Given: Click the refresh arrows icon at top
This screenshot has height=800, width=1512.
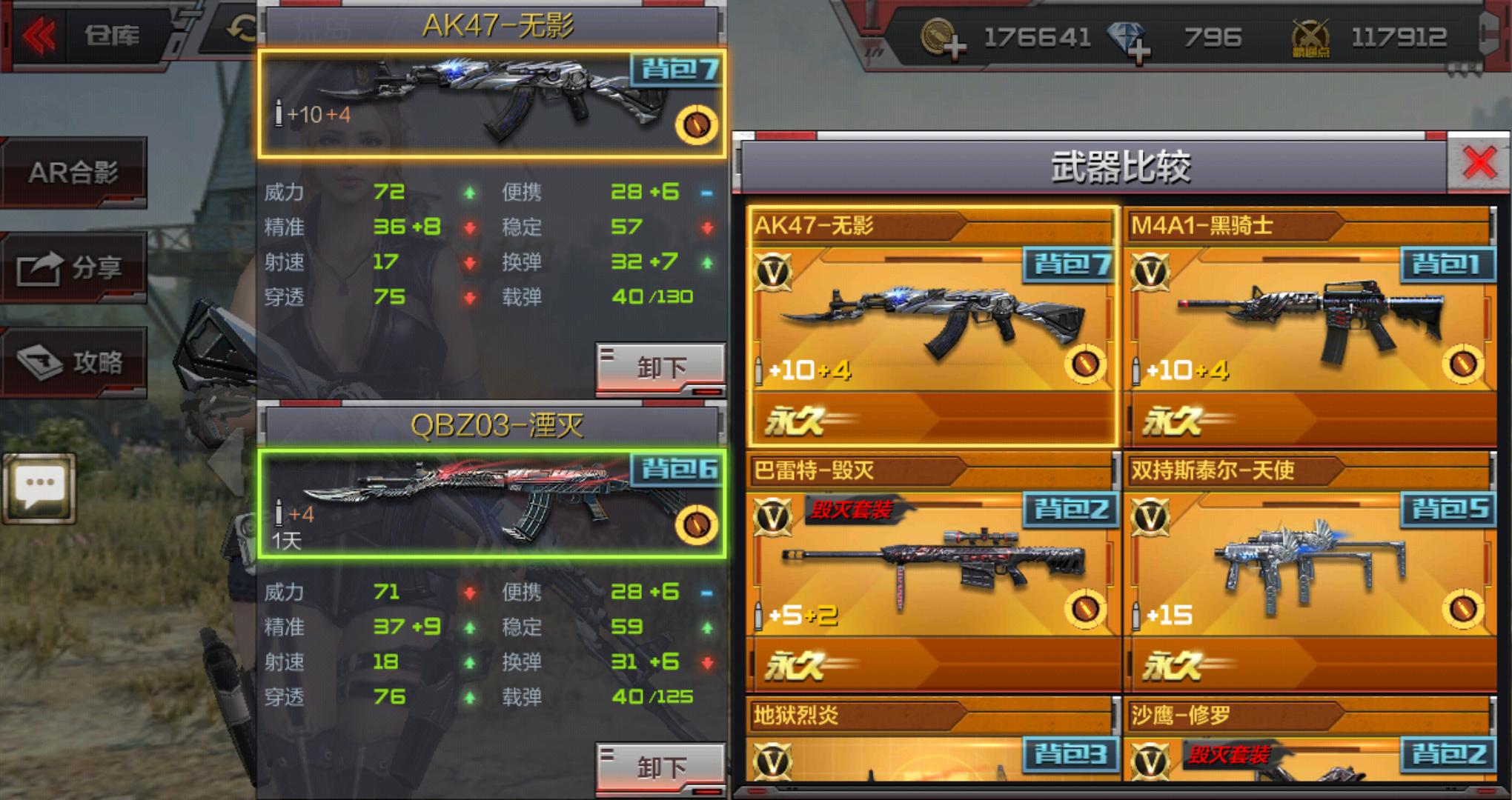Looking at the screenshot, I should (x=242, y=30).
